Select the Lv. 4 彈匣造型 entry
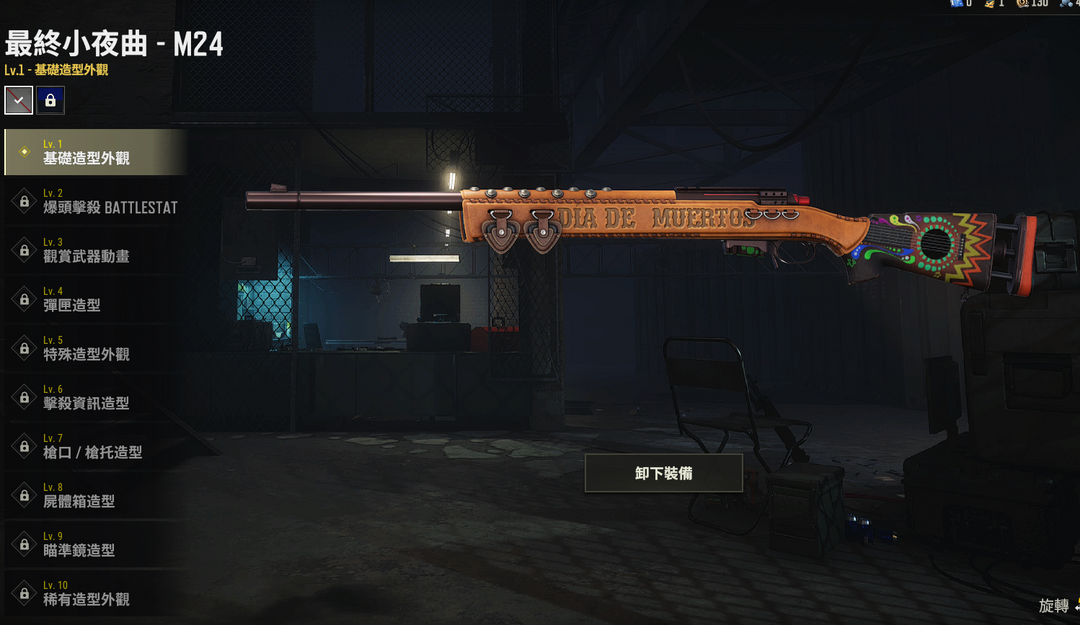Image resolution: width=1080 pixels, height=625 pixels. coord(95,299)
